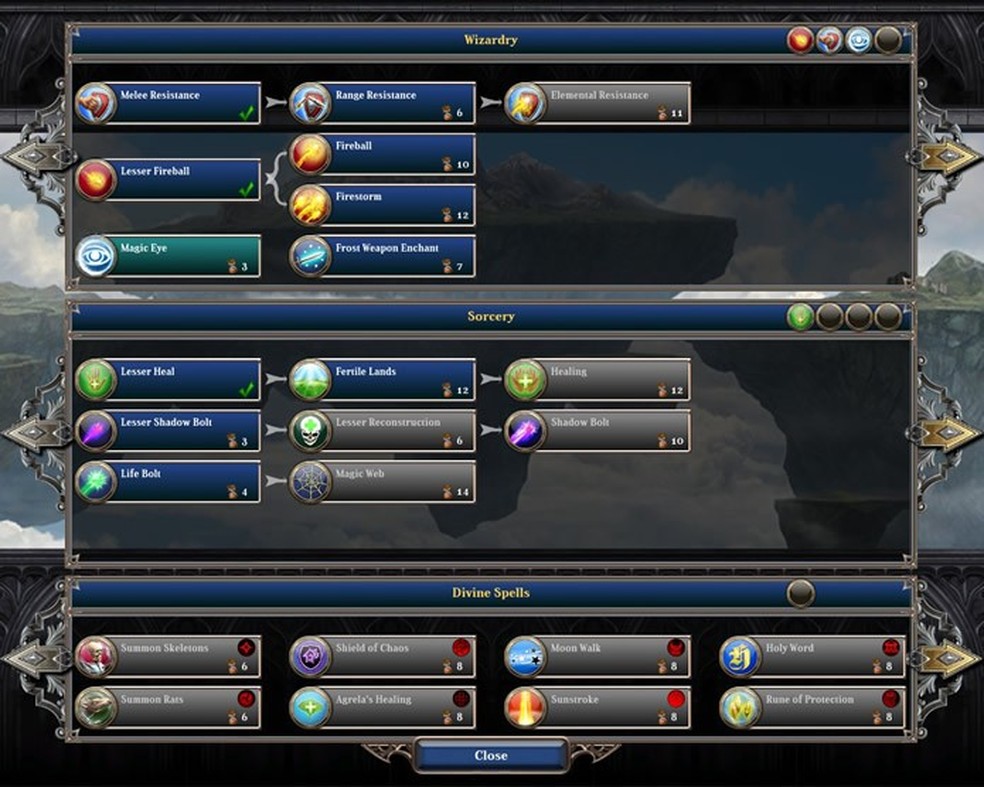Select the Sunstroke divine spell
984x787 pixels.
[598, 708]
